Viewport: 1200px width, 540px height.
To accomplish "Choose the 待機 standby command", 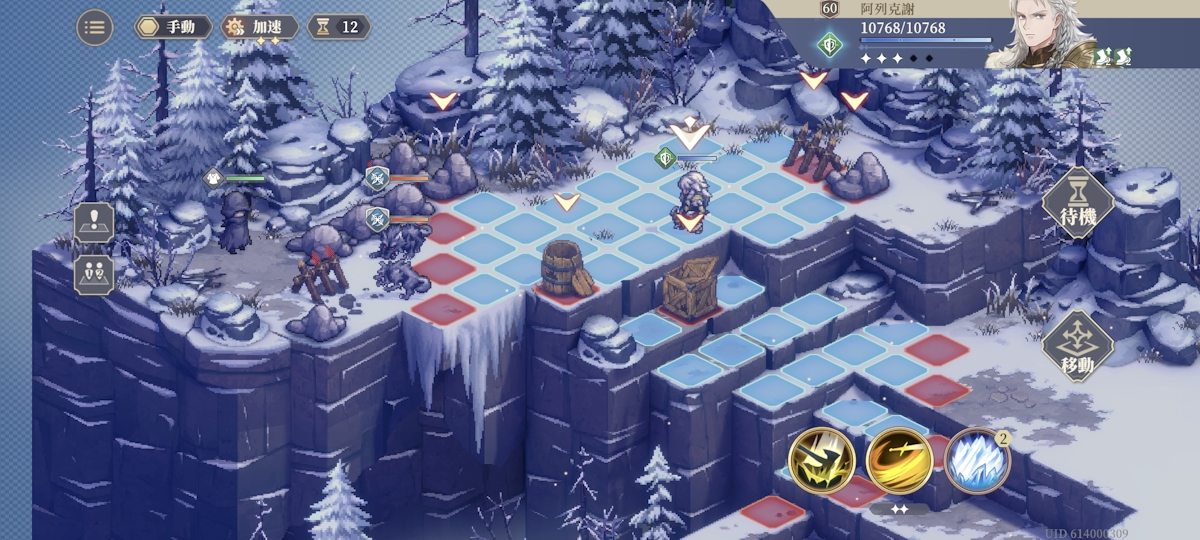I will pyautogui.click(x=1078, y=203).
